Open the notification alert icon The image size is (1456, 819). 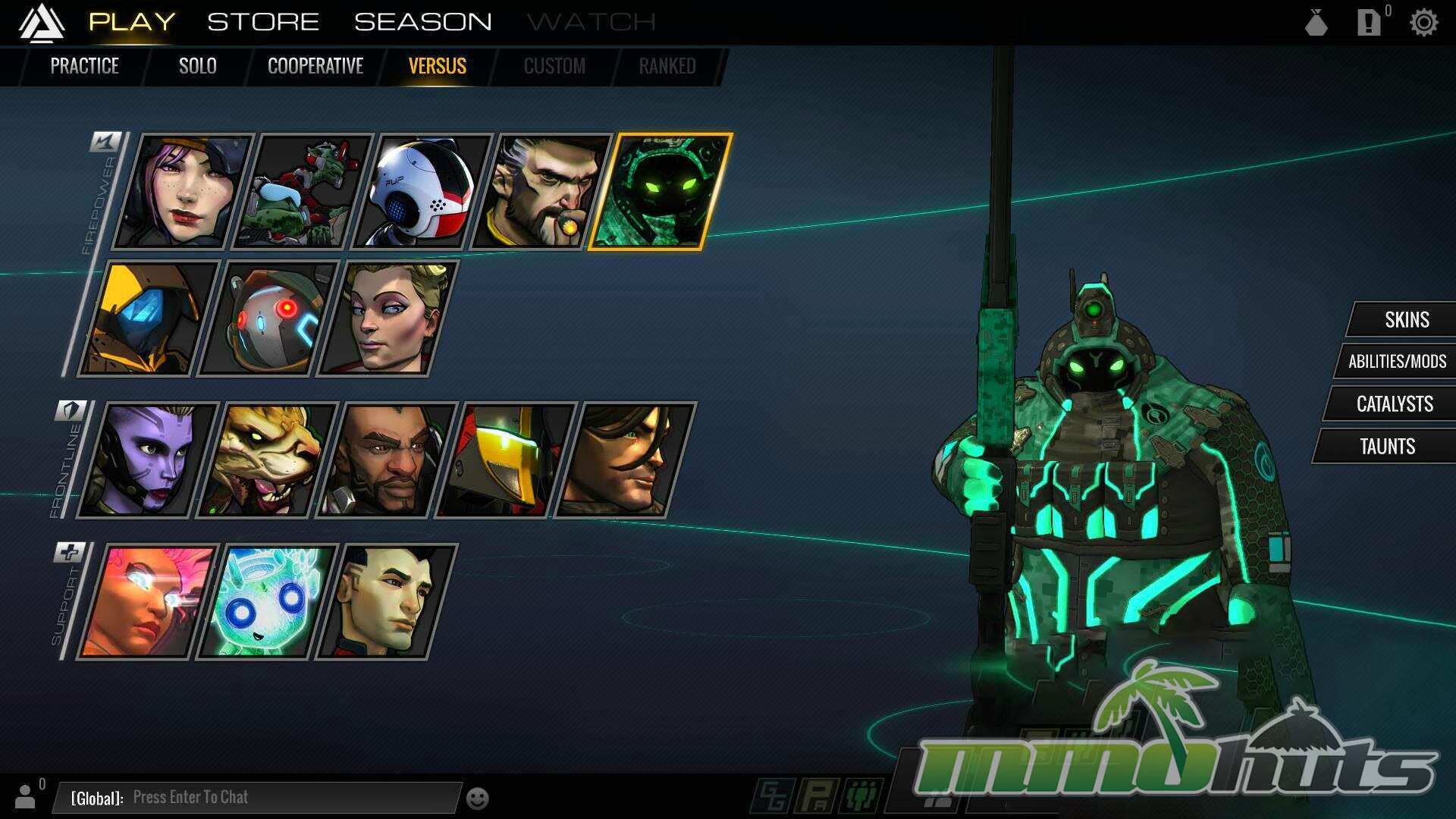1368,23
